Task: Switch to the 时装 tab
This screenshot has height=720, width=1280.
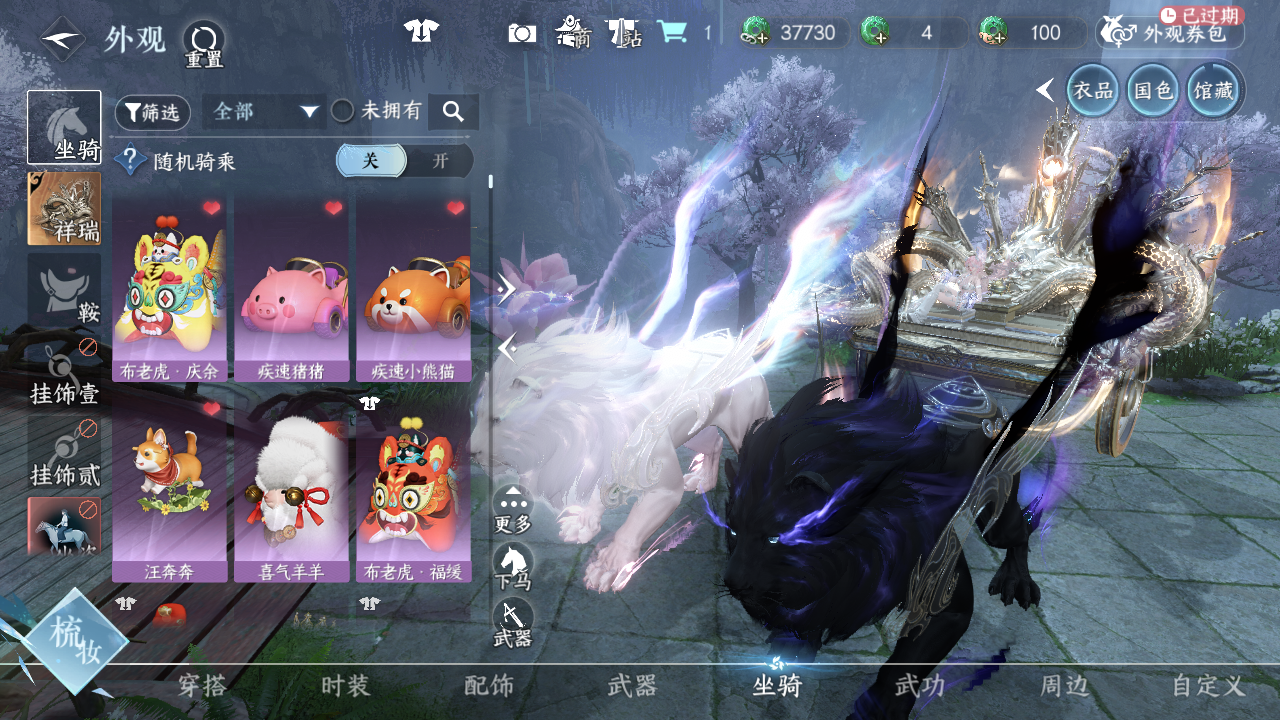Action: 346,686
